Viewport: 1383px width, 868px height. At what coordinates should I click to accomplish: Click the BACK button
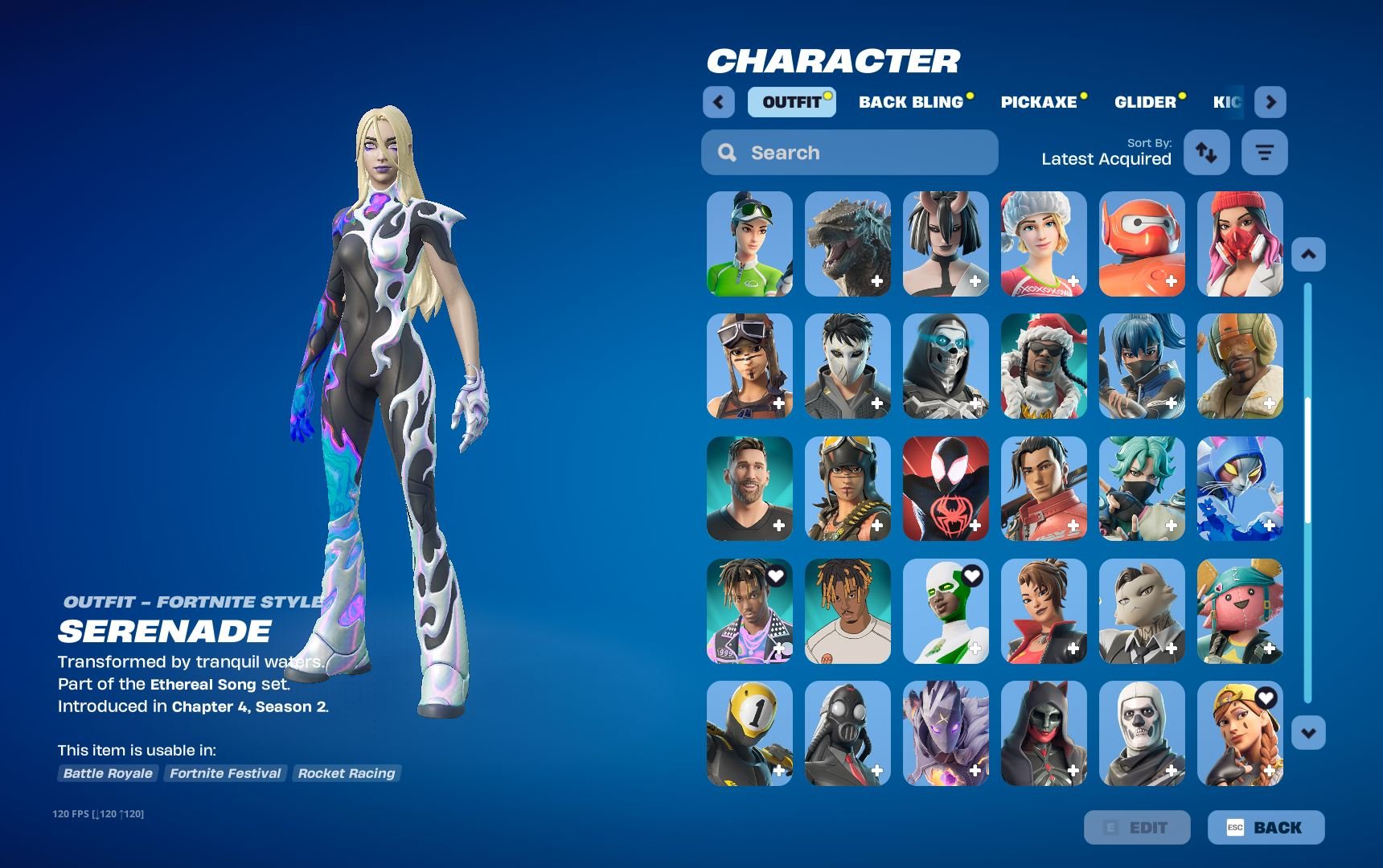tap(1265, 827)
